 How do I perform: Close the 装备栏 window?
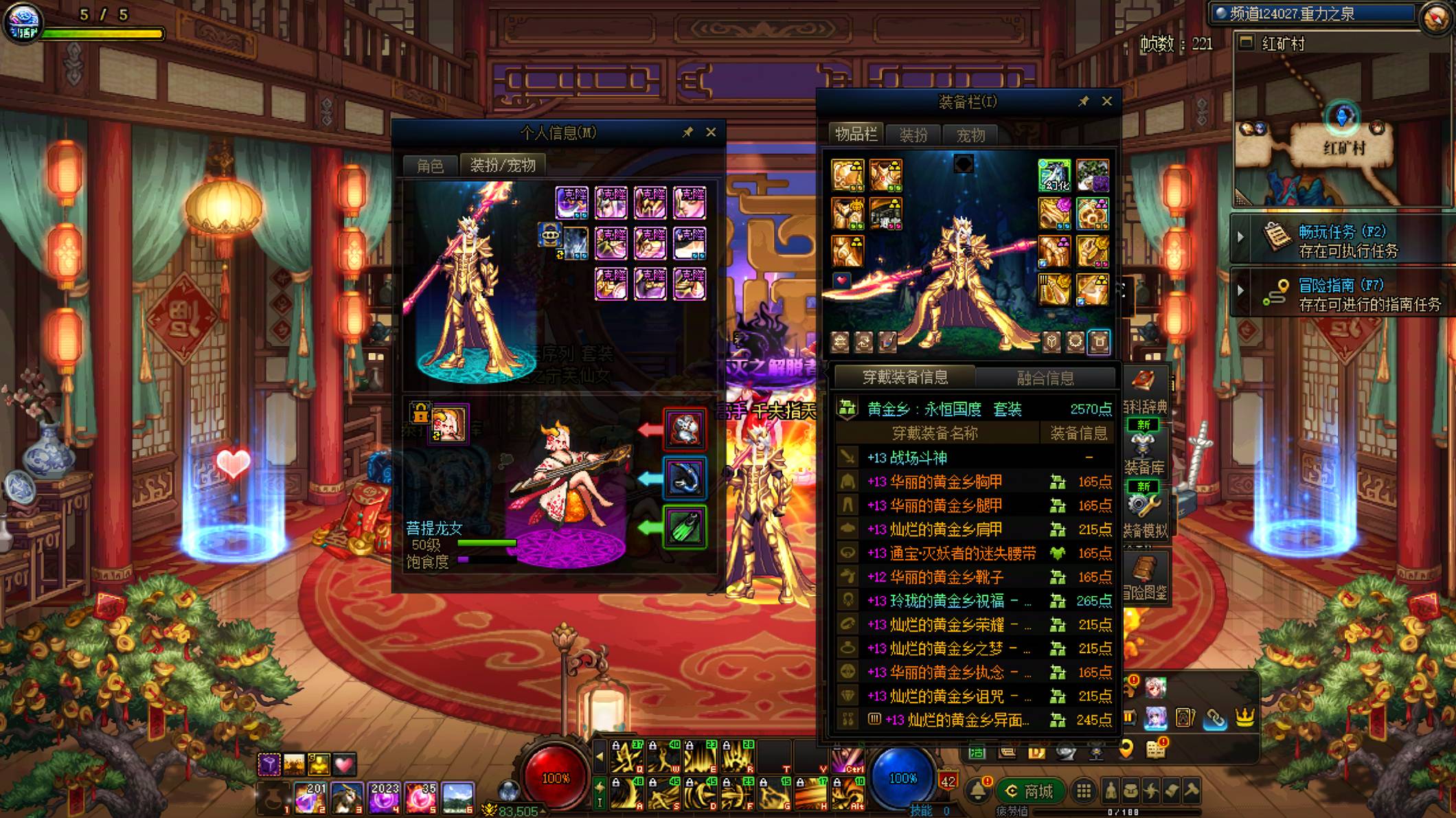click(1106, 101)
